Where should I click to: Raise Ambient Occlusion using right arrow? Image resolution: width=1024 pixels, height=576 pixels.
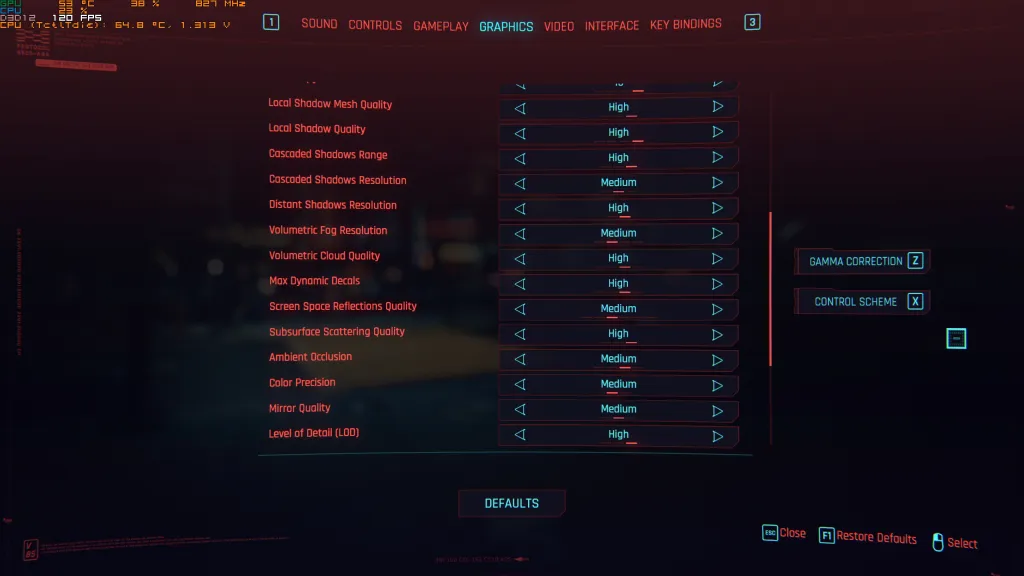click(x=717, y=359)
